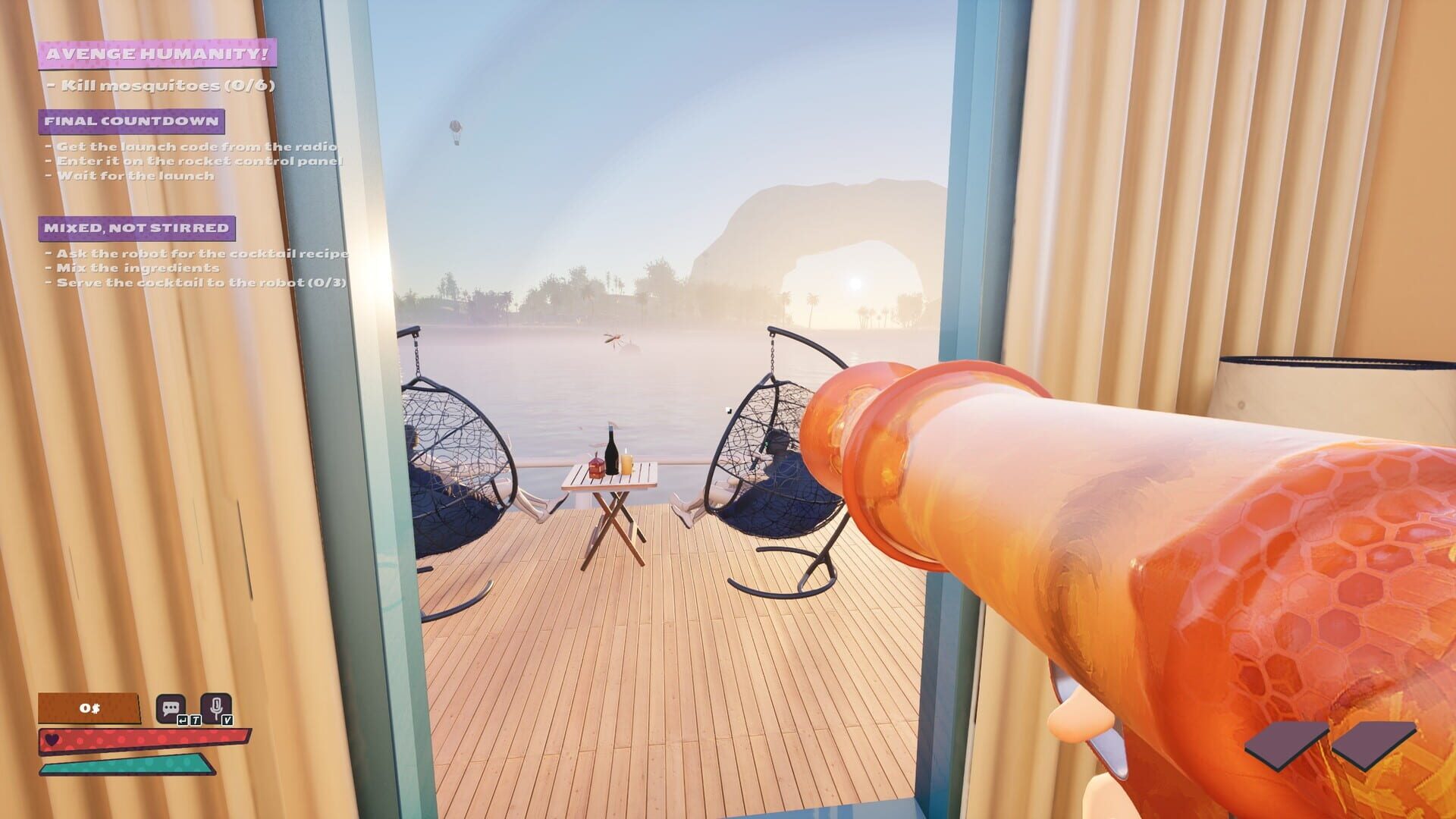Collapse the AVENGE HUMANITY! quest header
Screen dimensions: 1456x819
(x=157, y=53)
